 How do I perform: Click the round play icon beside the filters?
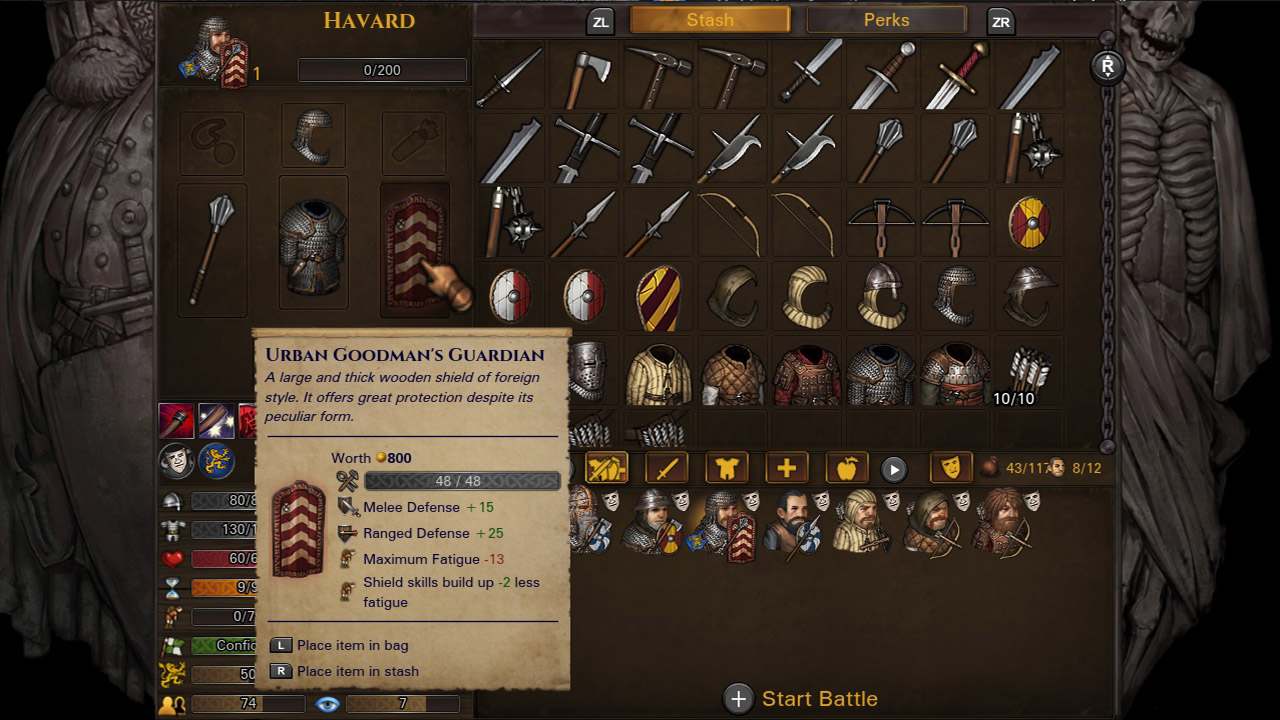894,468
